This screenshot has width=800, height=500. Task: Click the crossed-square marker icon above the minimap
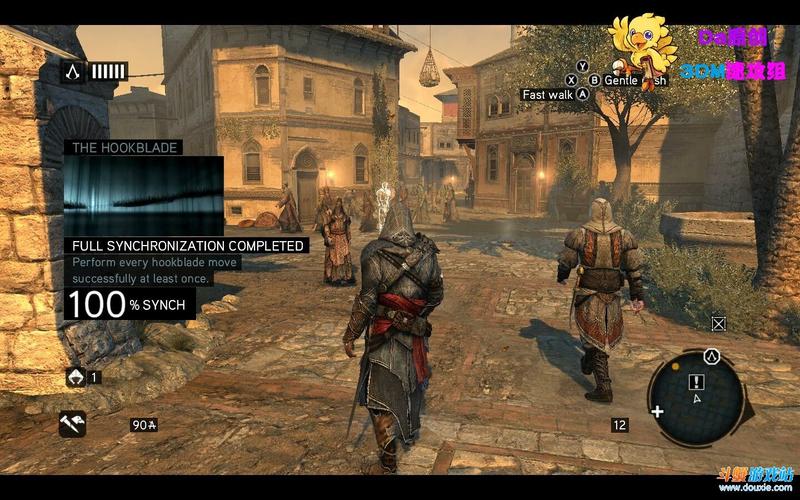pos(718,323)
